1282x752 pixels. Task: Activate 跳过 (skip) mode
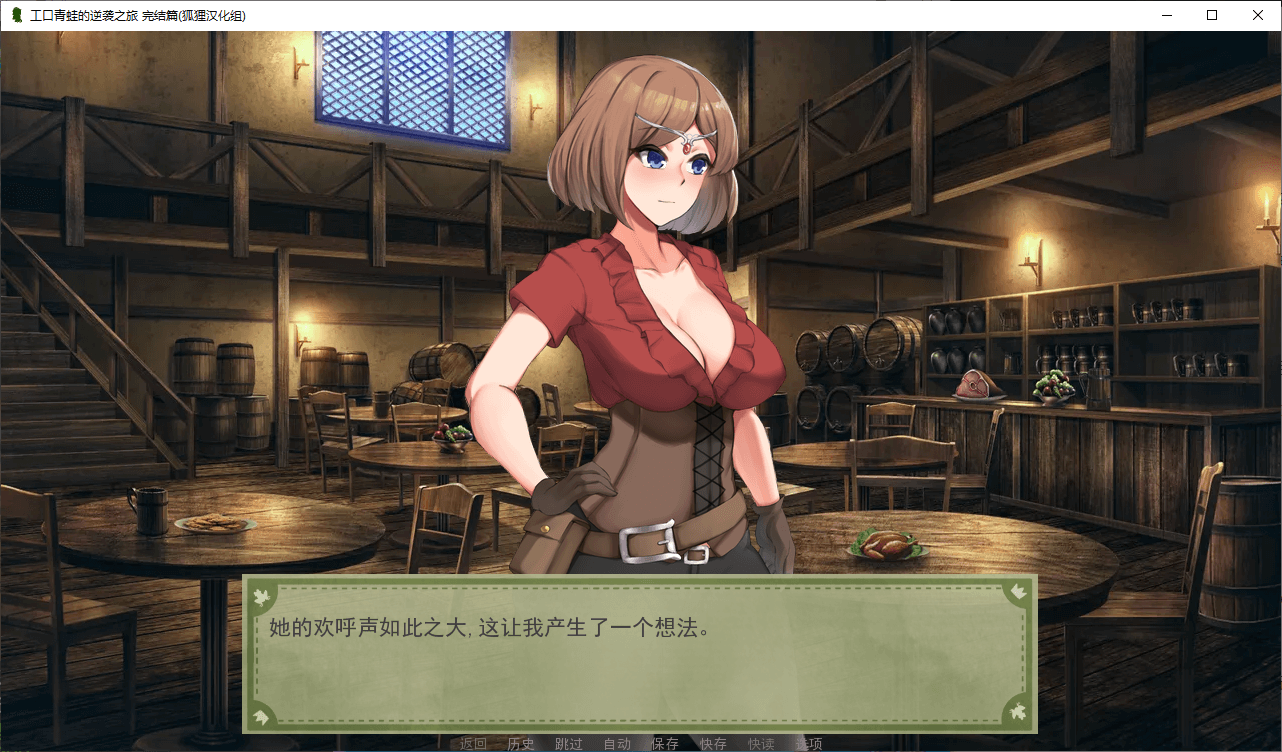pyautogui.click(x=569, y=743)
